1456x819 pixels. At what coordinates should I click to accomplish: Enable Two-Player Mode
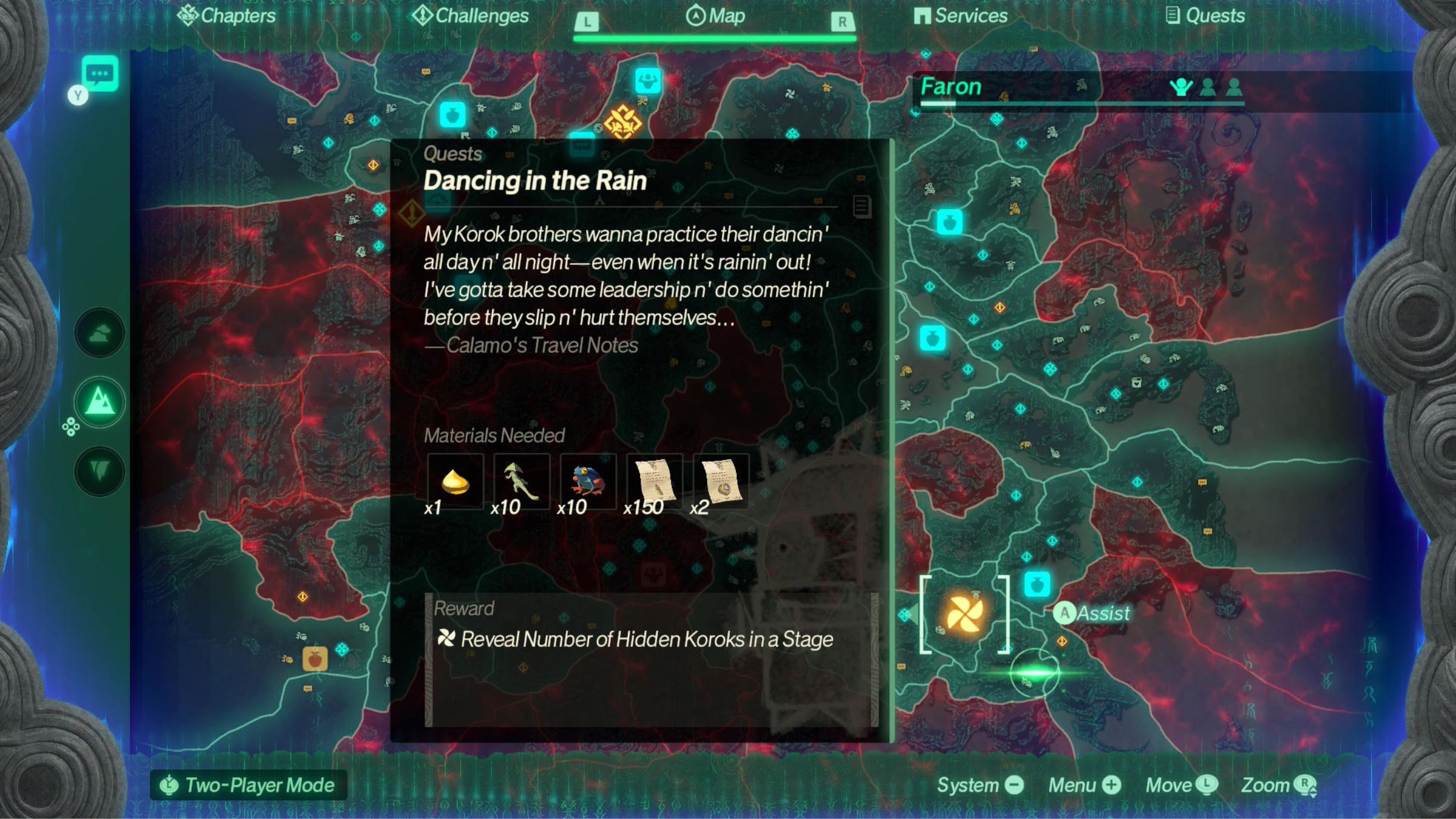pos(249,785)
